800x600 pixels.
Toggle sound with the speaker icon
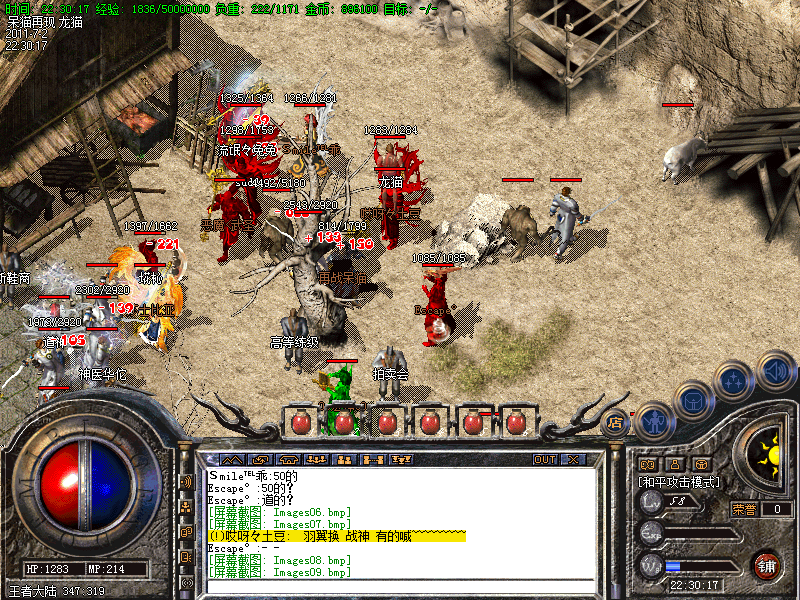776,370
